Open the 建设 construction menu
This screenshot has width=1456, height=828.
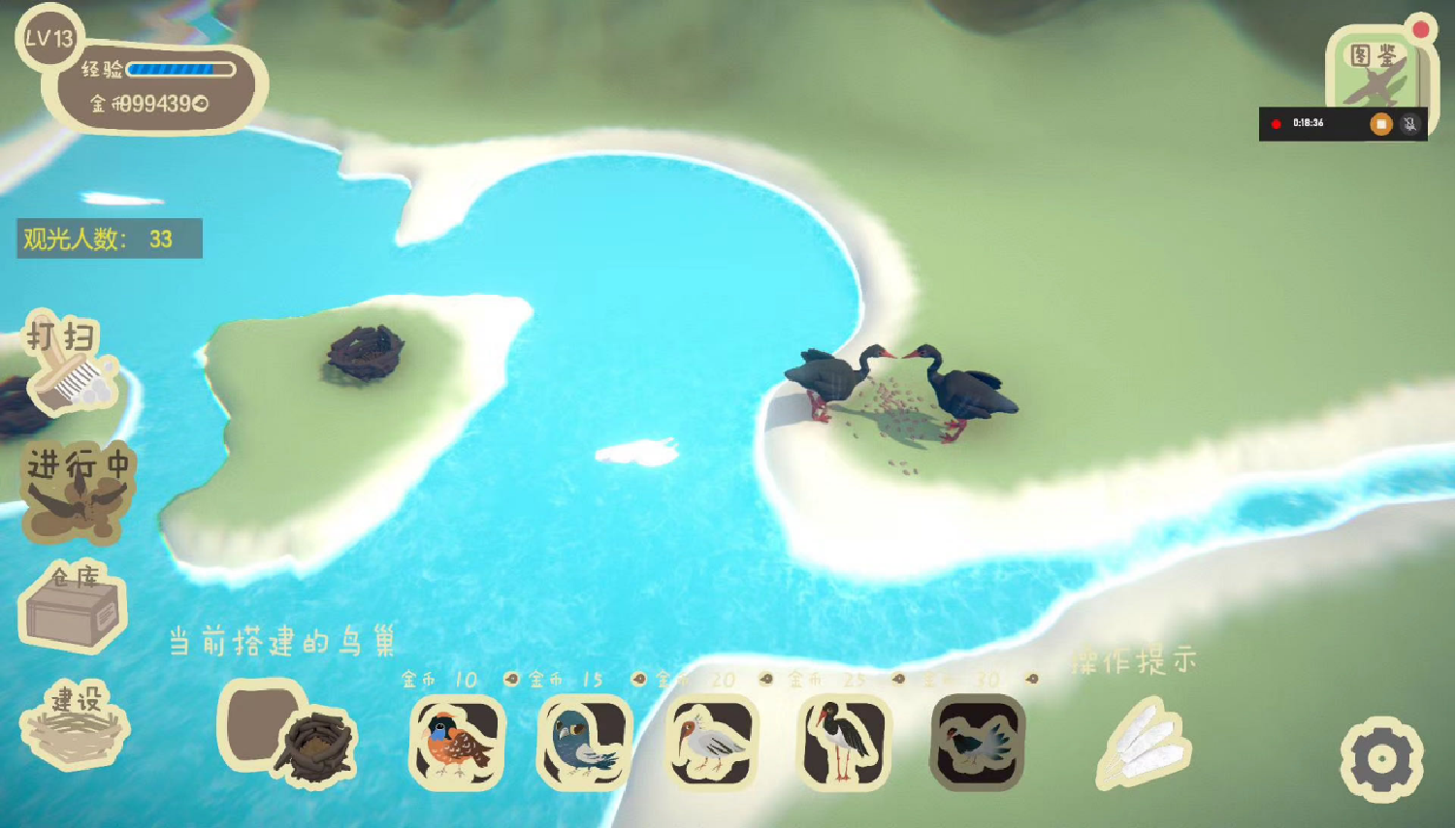pos(76,734)
